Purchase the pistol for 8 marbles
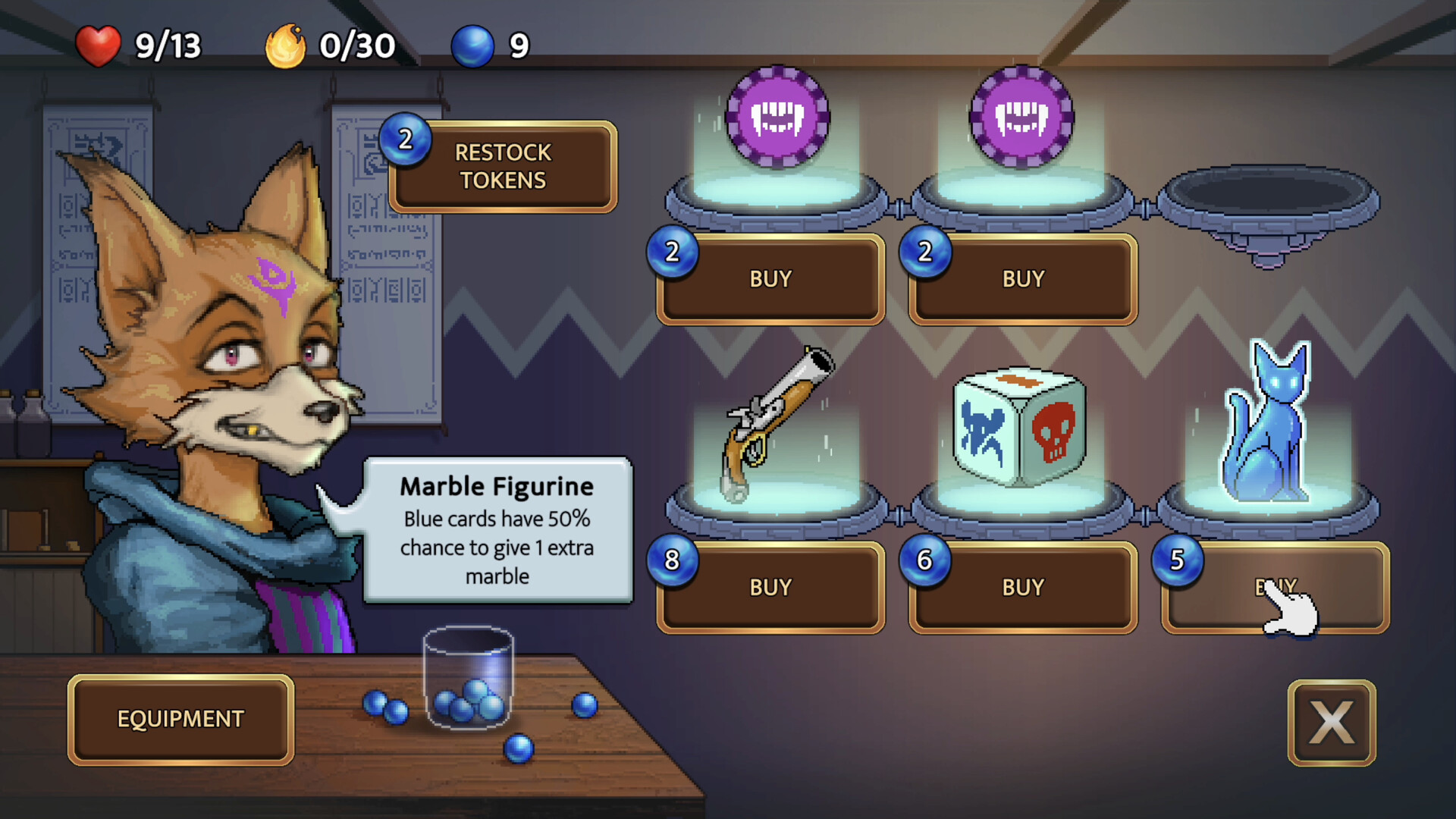The height and width of the screenshot is (819, 1456). (x=770, y=586)
